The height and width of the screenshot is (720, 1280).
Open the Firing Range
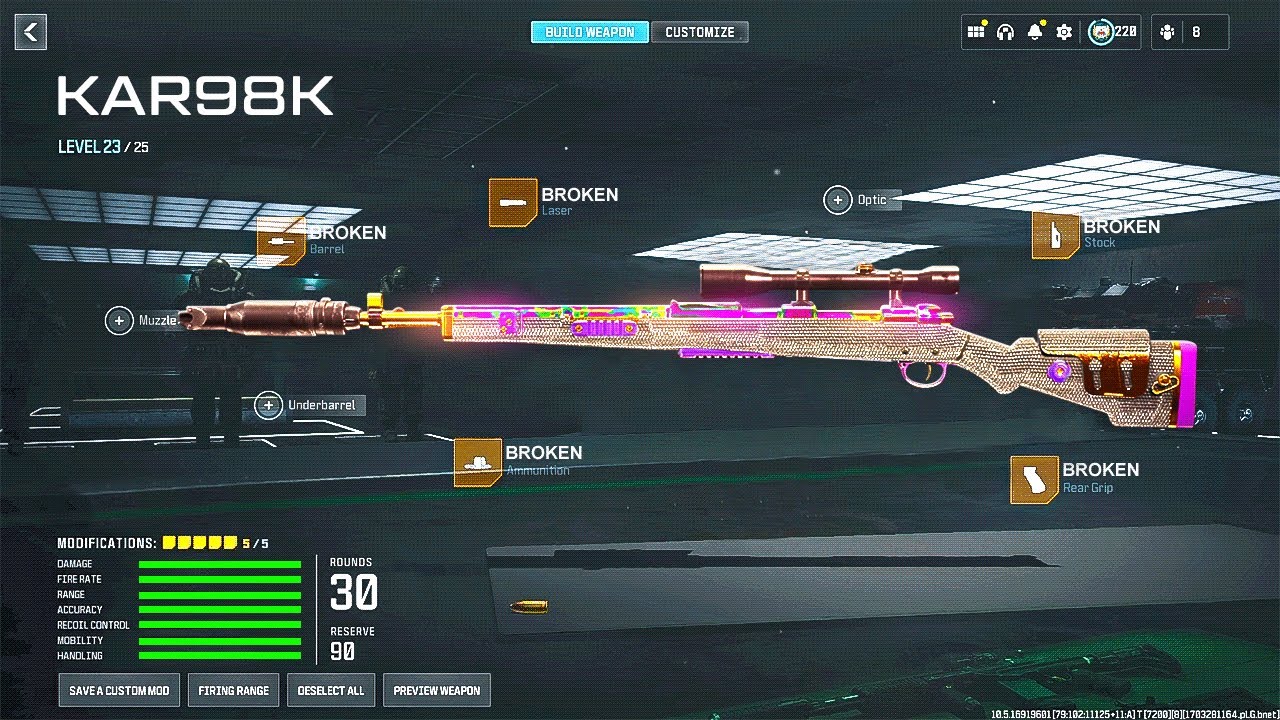click(x=233, y=690)
